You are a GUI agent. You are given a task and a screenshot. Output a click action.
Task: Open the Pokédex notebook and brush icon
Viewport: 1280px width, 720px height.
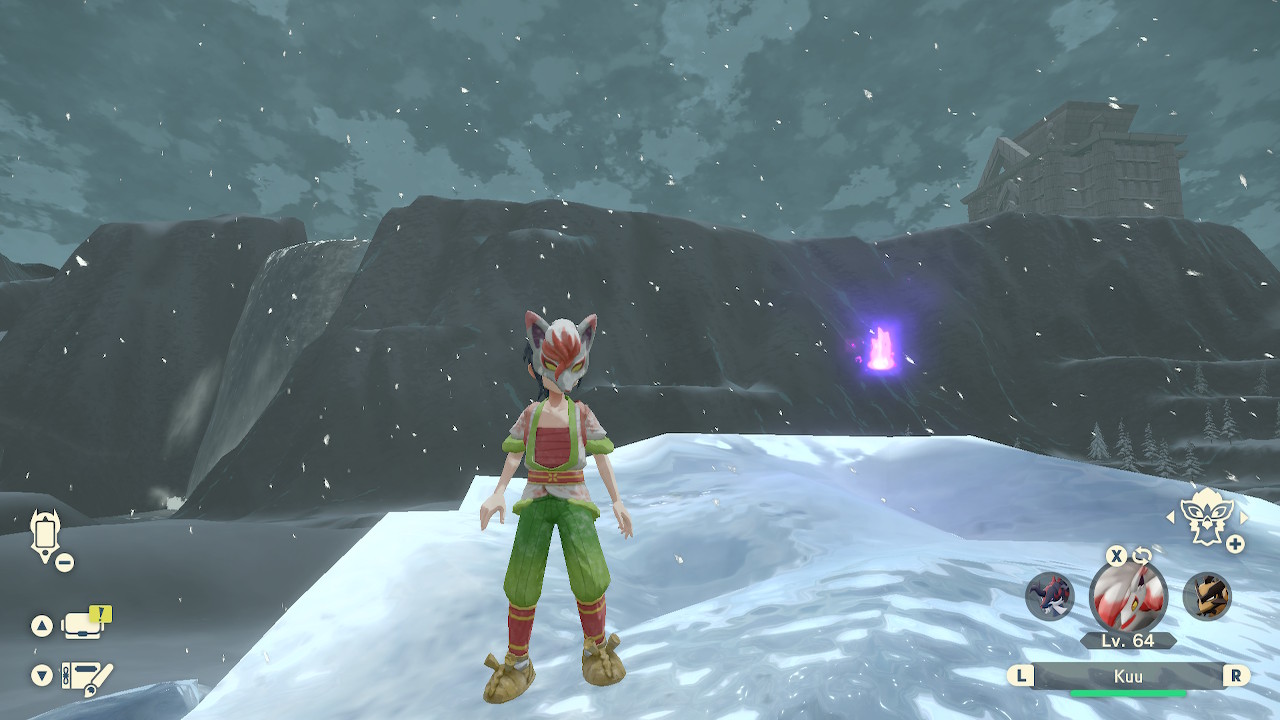click(x=87, y=677)
